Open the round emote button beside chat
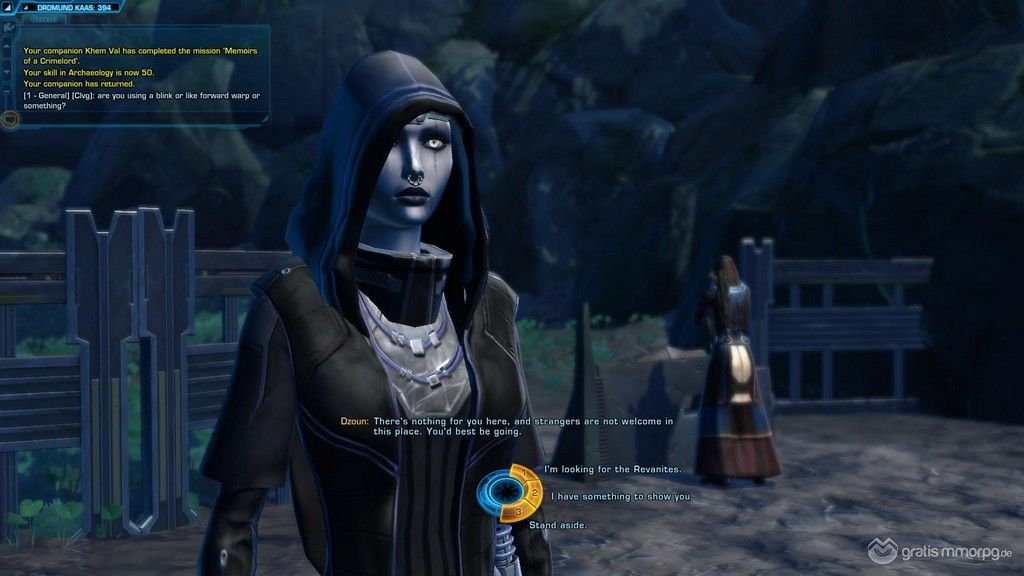 click(x=11, y=119)
